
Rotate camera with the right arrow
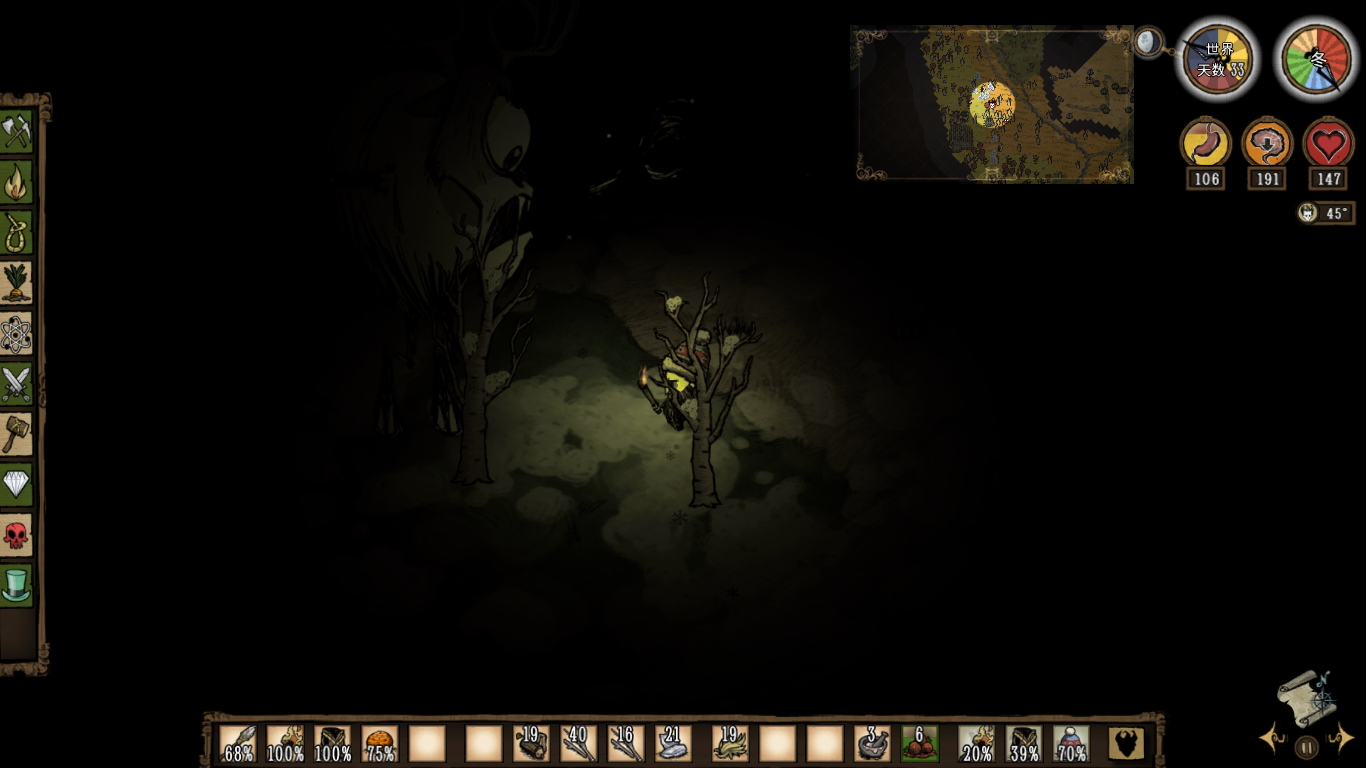pyautogui.click(x=1340, y=740)
